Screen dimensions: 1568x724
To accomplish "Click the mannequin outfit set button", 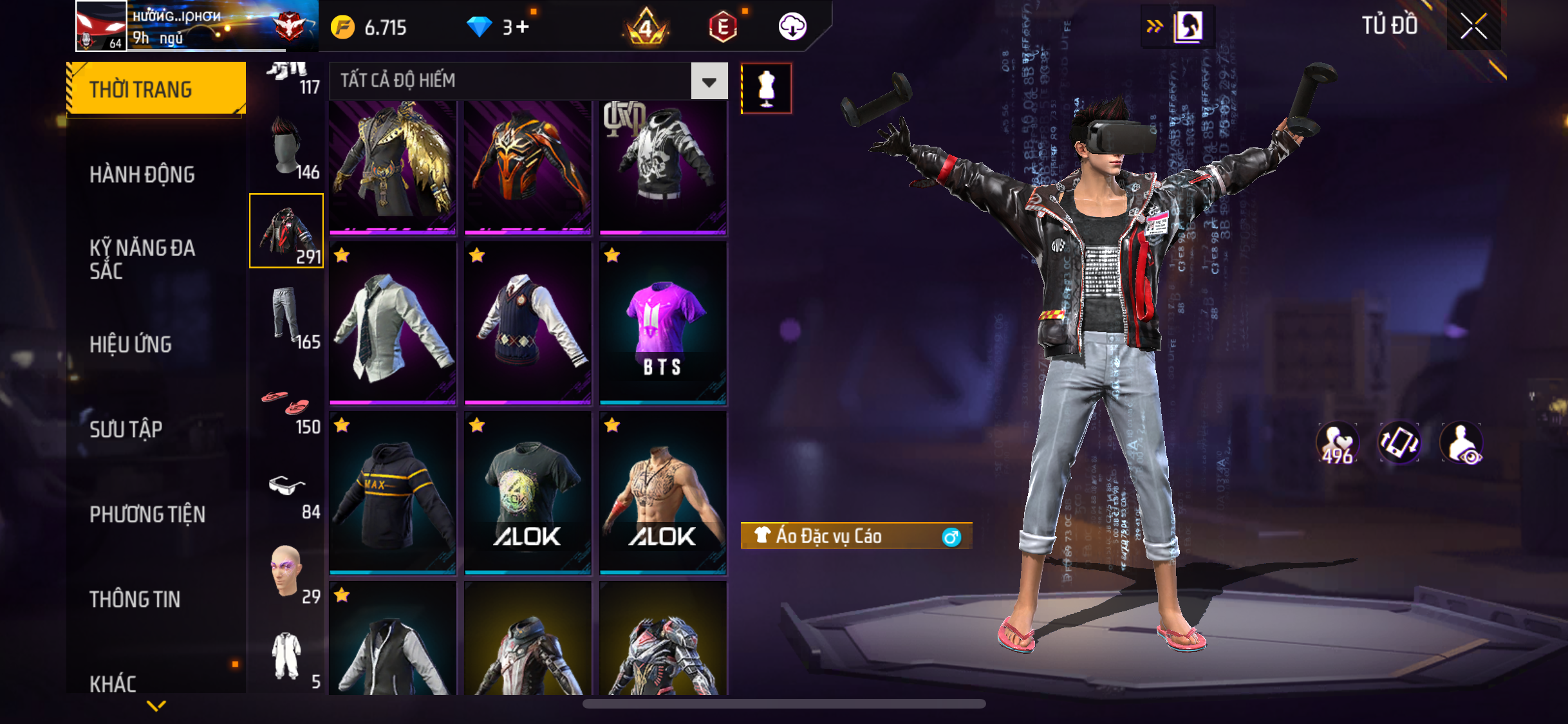I will [766, 88].
